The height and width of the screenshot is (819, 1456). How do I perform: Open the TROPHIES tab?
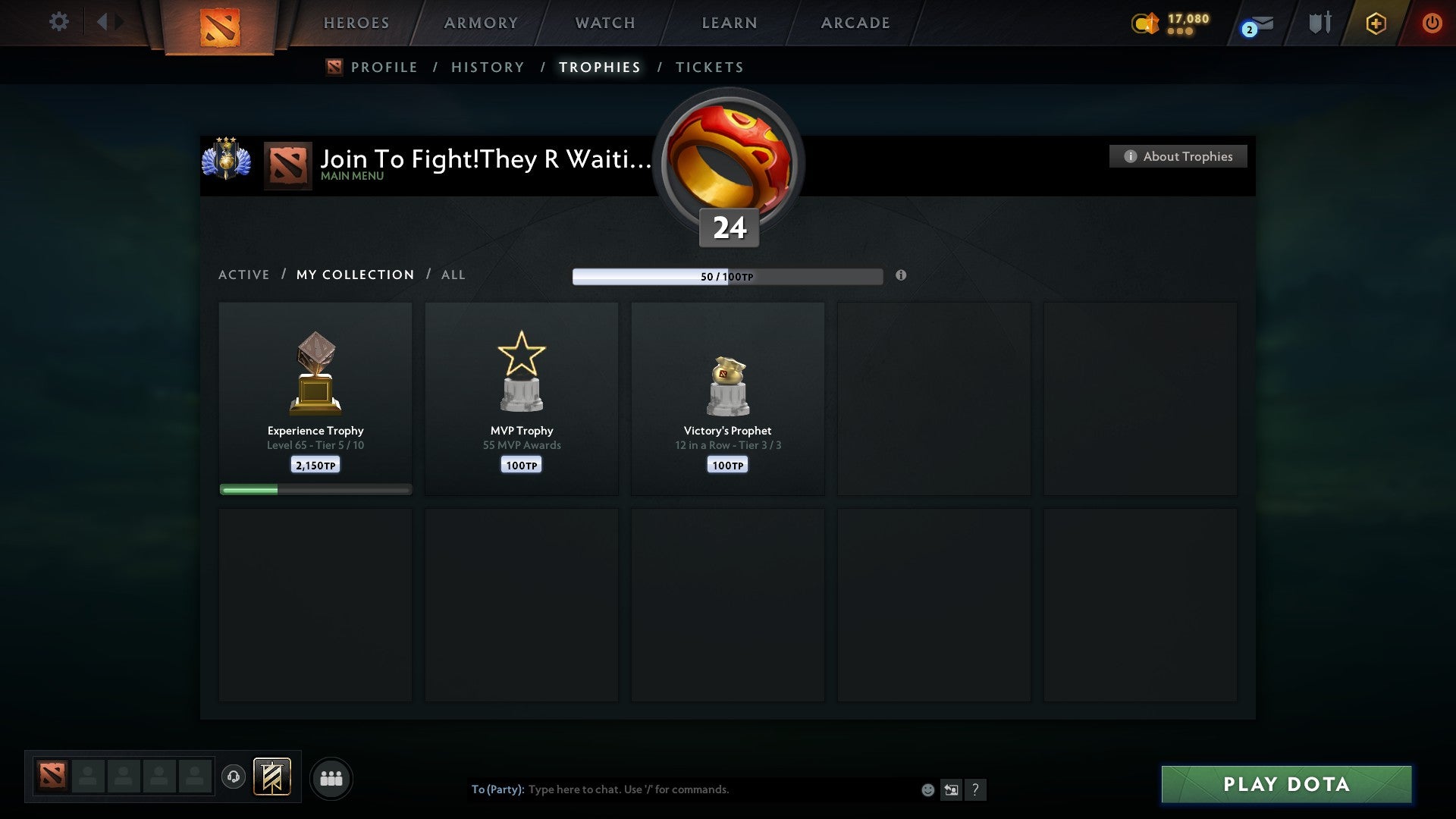coord(599,67)
